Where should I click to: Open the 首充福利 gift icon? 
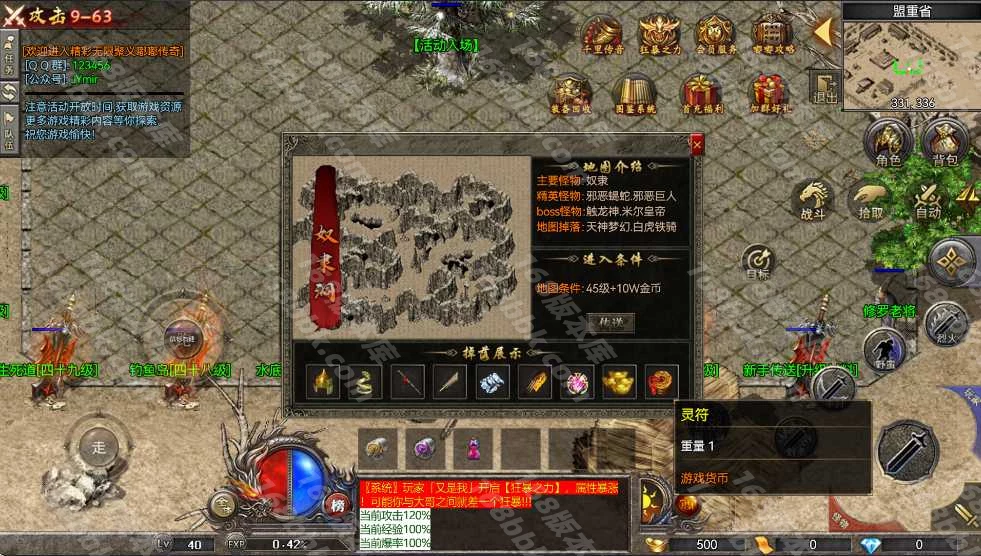pyautogui.click(x=701, y=94)
